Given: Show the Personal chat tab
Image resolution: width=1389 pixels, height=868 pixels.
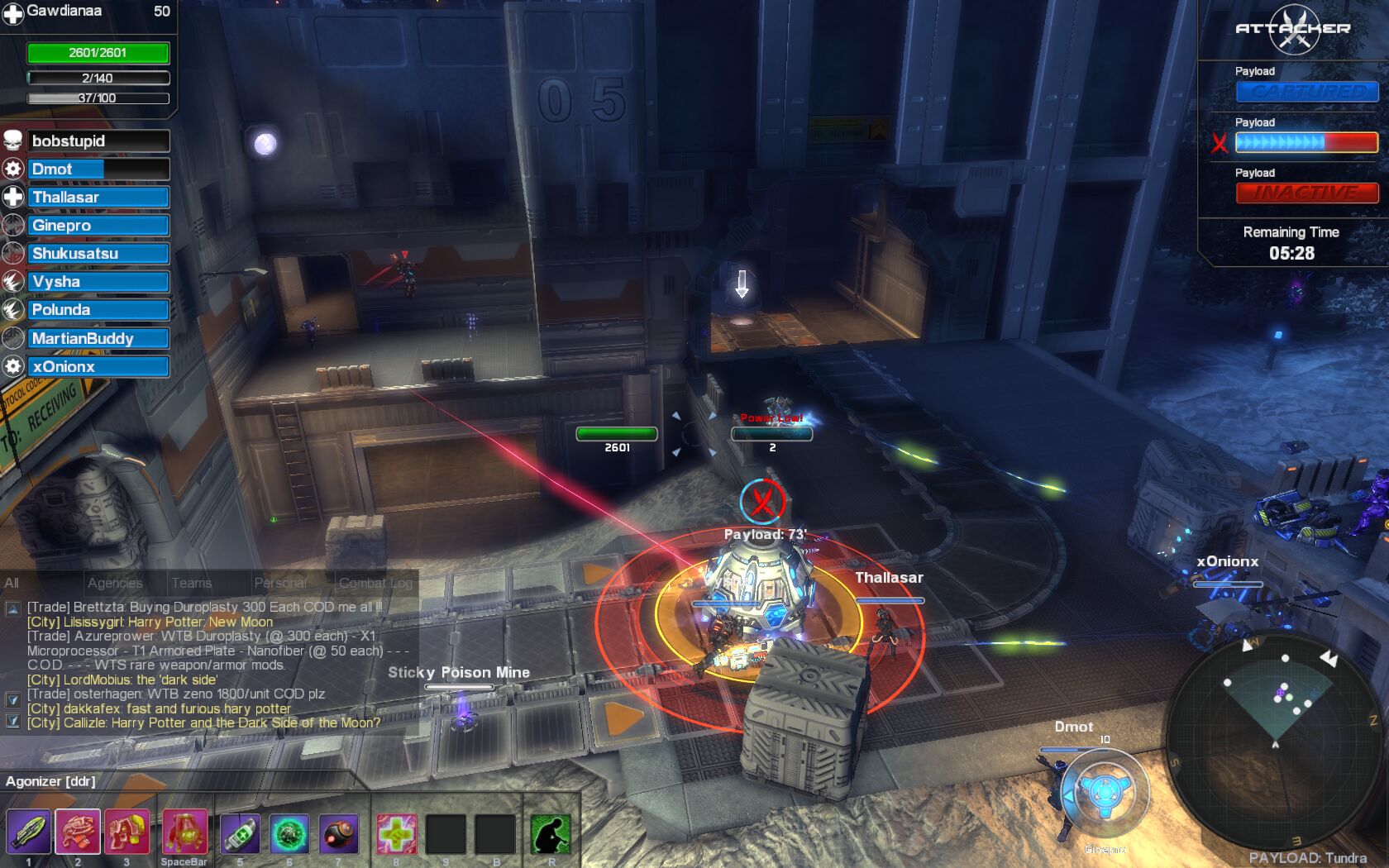Looking at the screenshot, I should 280,583.
